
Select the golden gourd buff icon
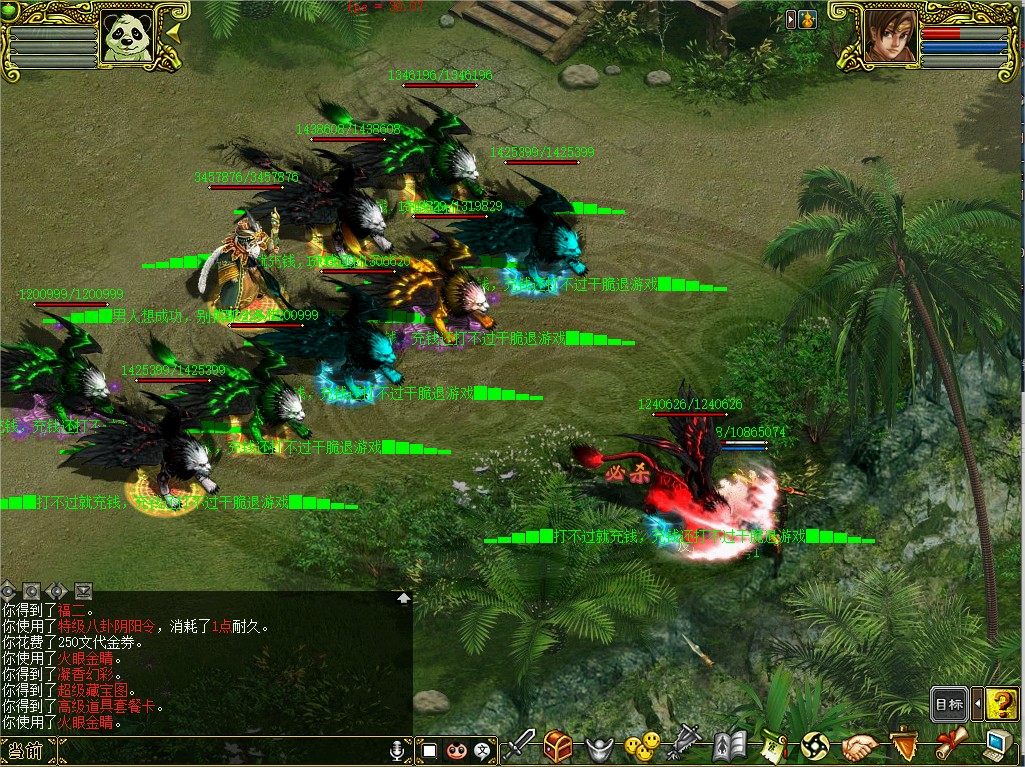click(x=808, y=19)
